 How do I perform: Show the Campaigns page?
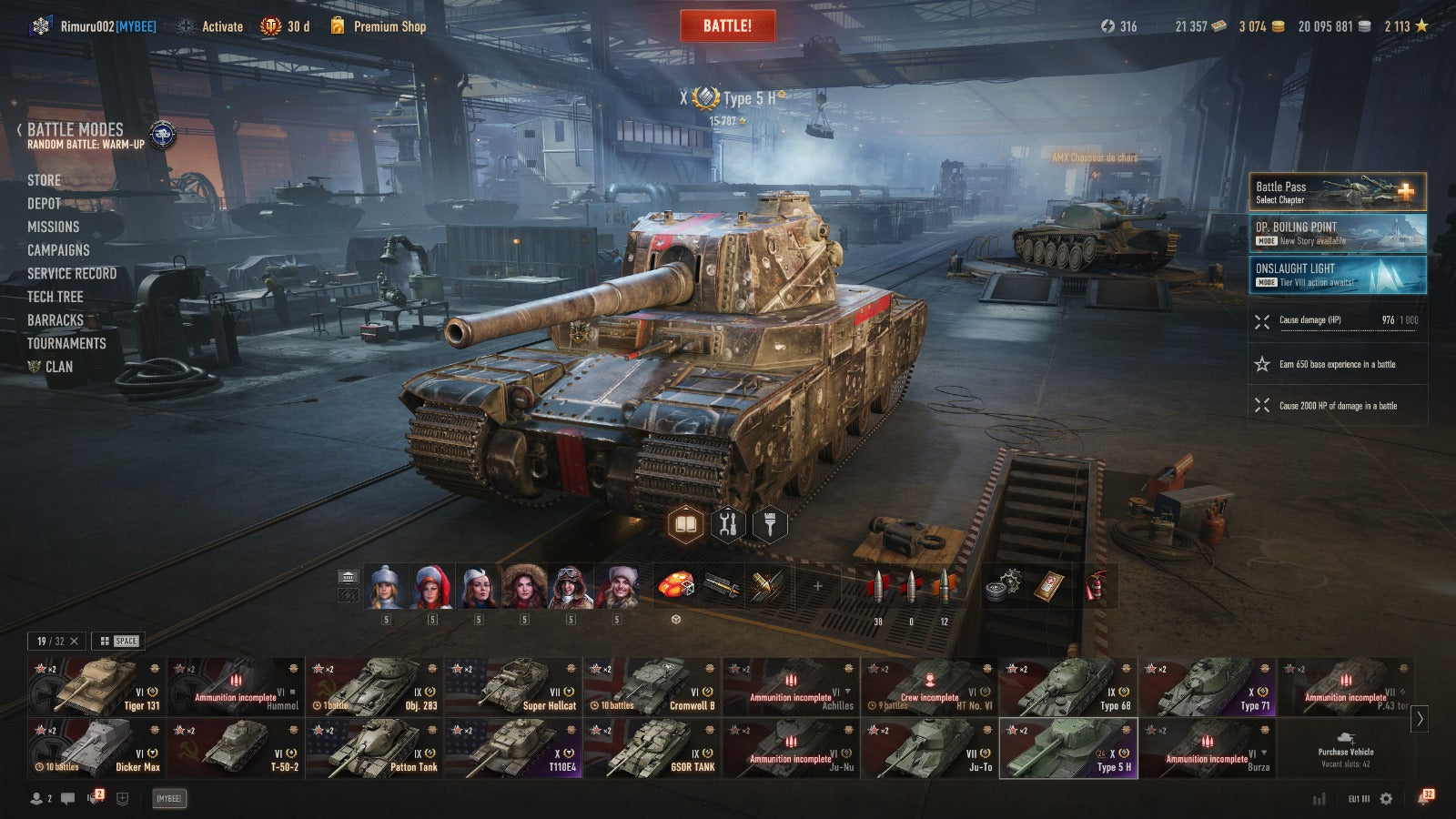(58, 250)
